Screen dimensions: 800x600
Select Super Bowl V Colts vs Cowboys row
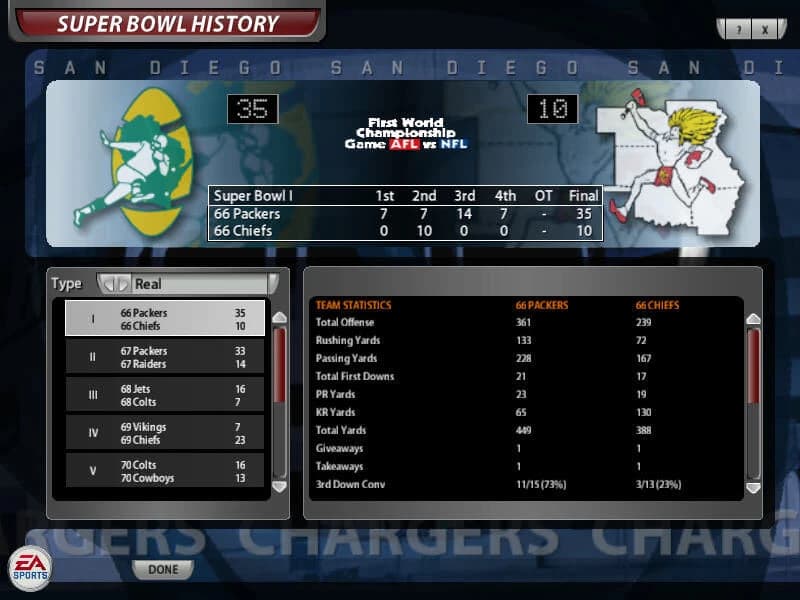click(165, 471)
